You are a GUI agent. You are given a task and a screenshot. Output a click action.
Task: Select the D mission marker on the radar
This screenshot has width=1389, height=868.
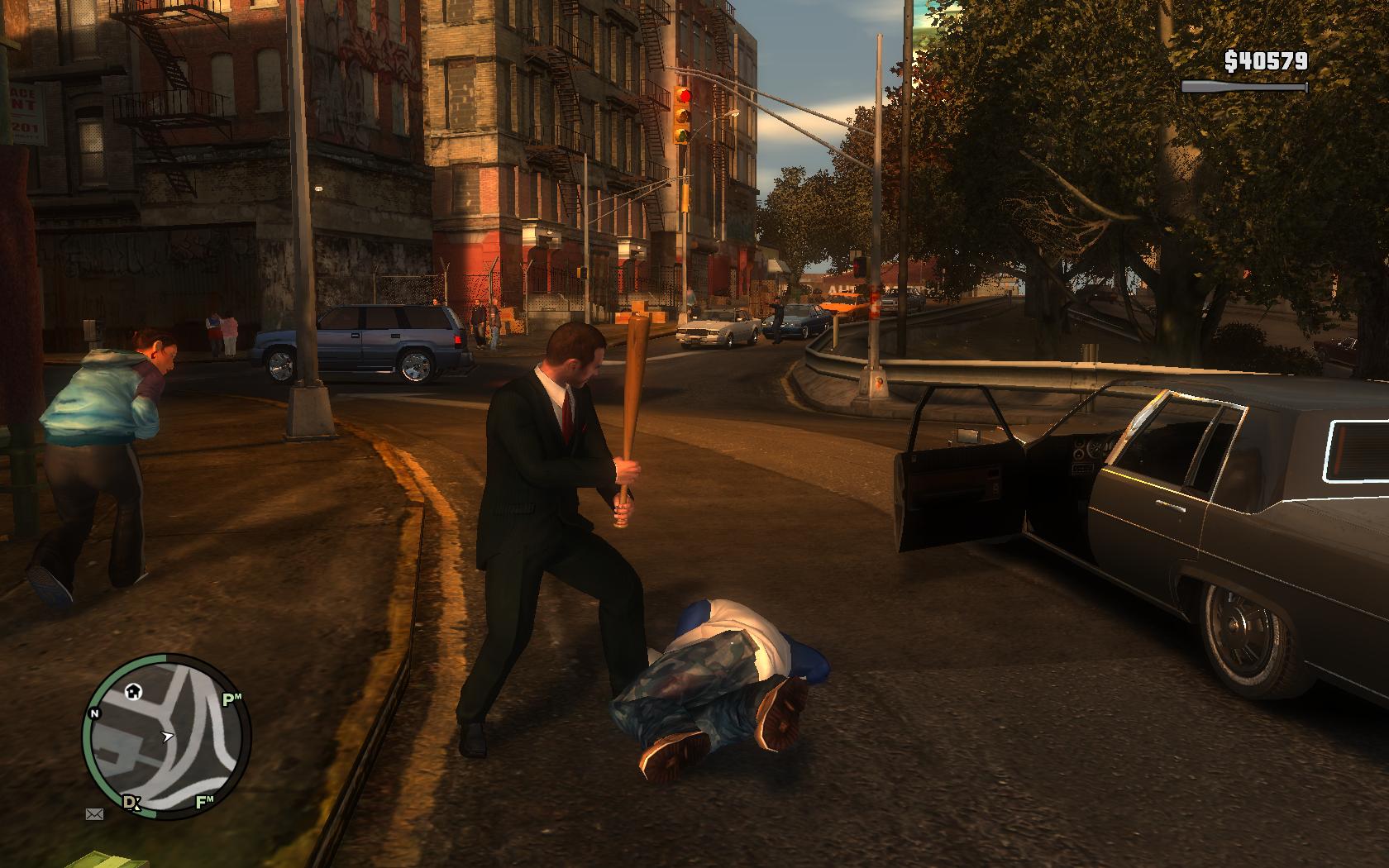point(131,802)
